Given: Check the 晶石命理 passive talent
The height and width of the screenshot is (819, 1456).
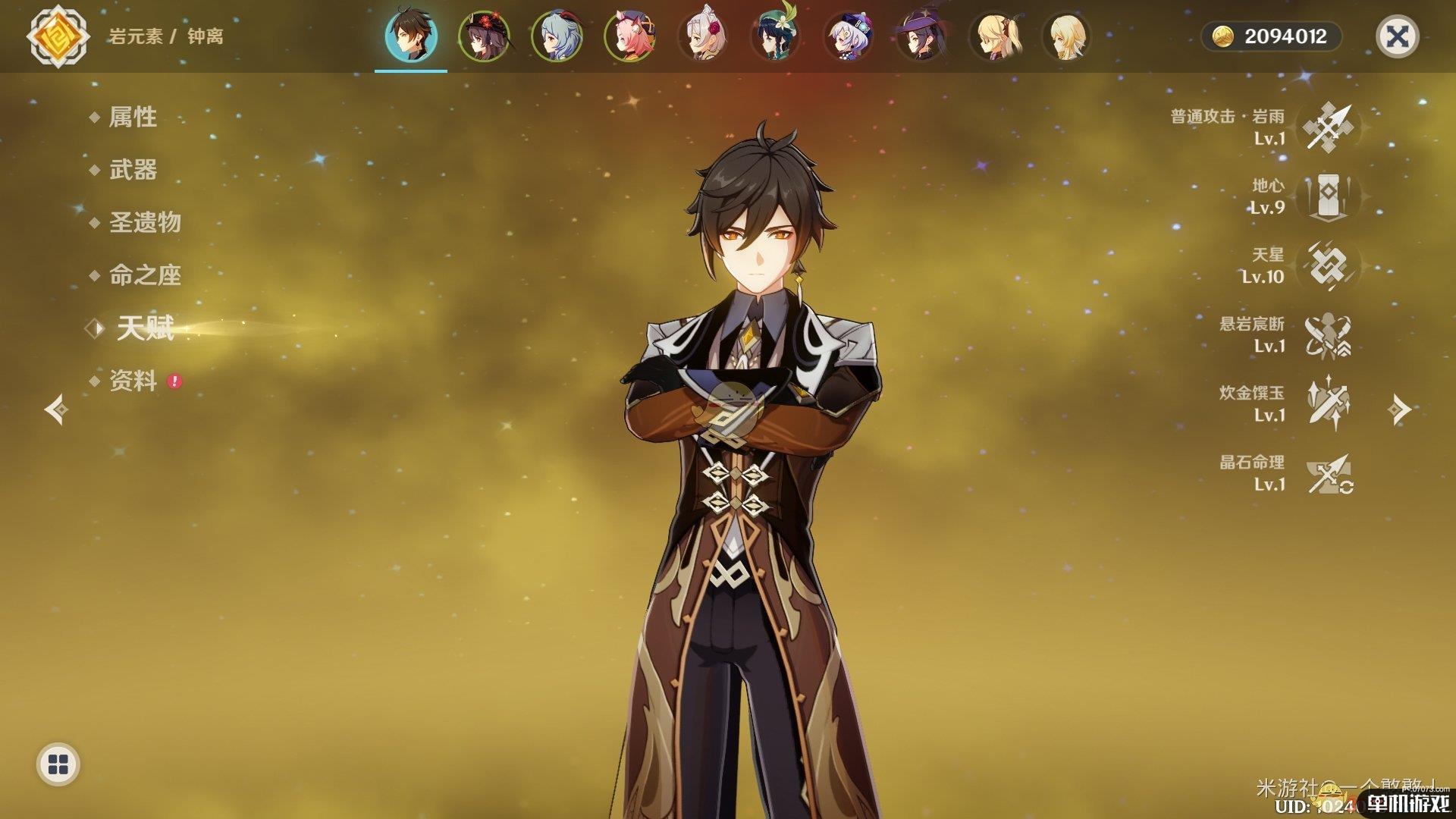Looking at the screenshot, I should [1329, 472].
